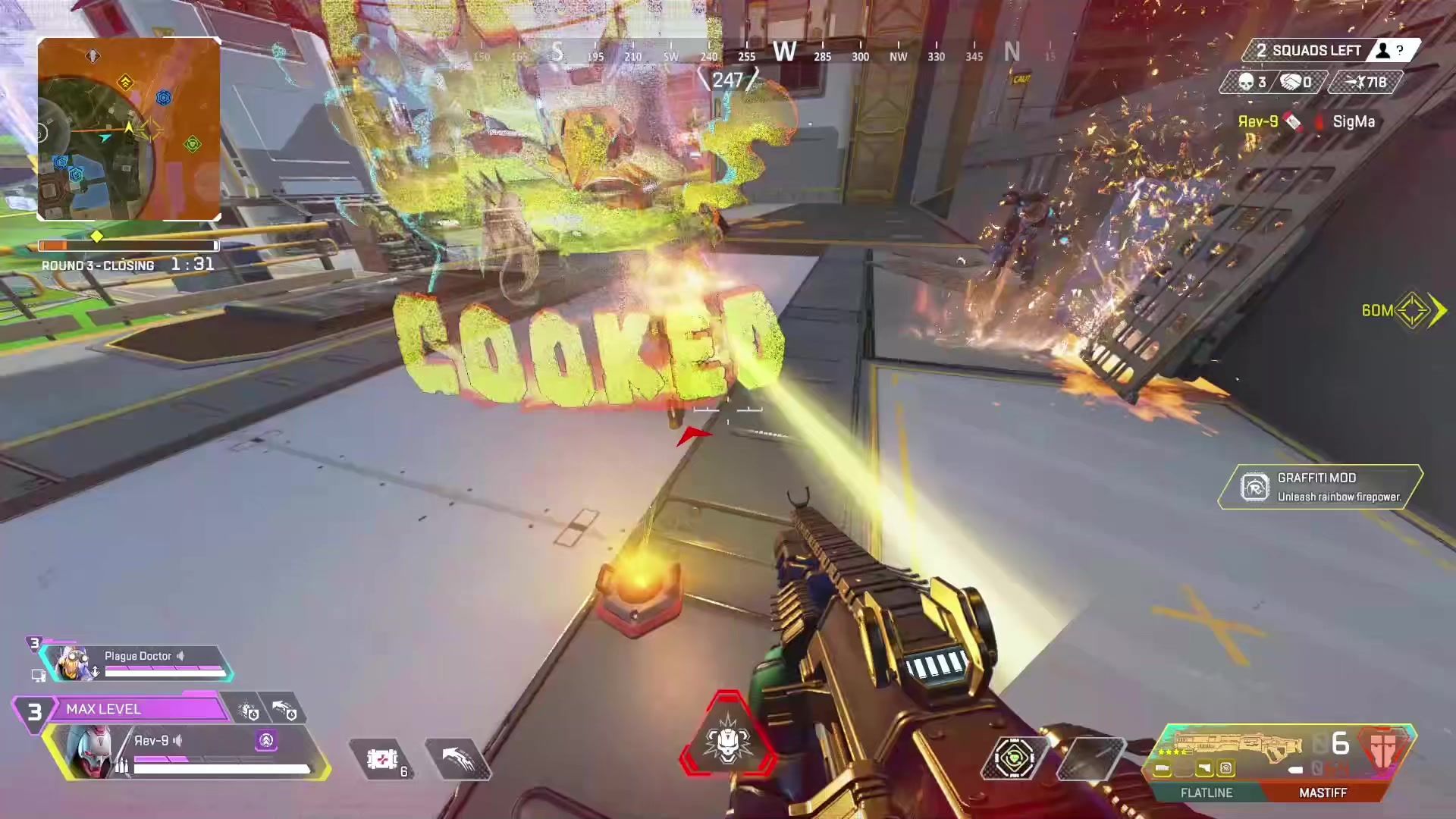This screenshot has height=819, width=1456.
Task: Mute Rev-9's voice chat speaker
Action: [177, 741]
